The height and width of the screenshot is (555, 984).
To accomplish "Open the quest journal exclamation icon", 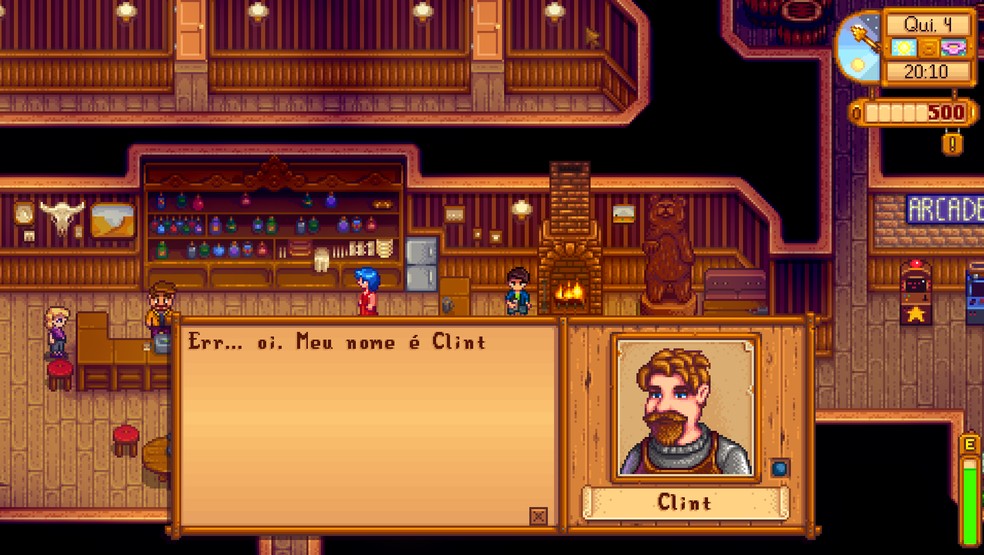I will click(x=953, y=144).
